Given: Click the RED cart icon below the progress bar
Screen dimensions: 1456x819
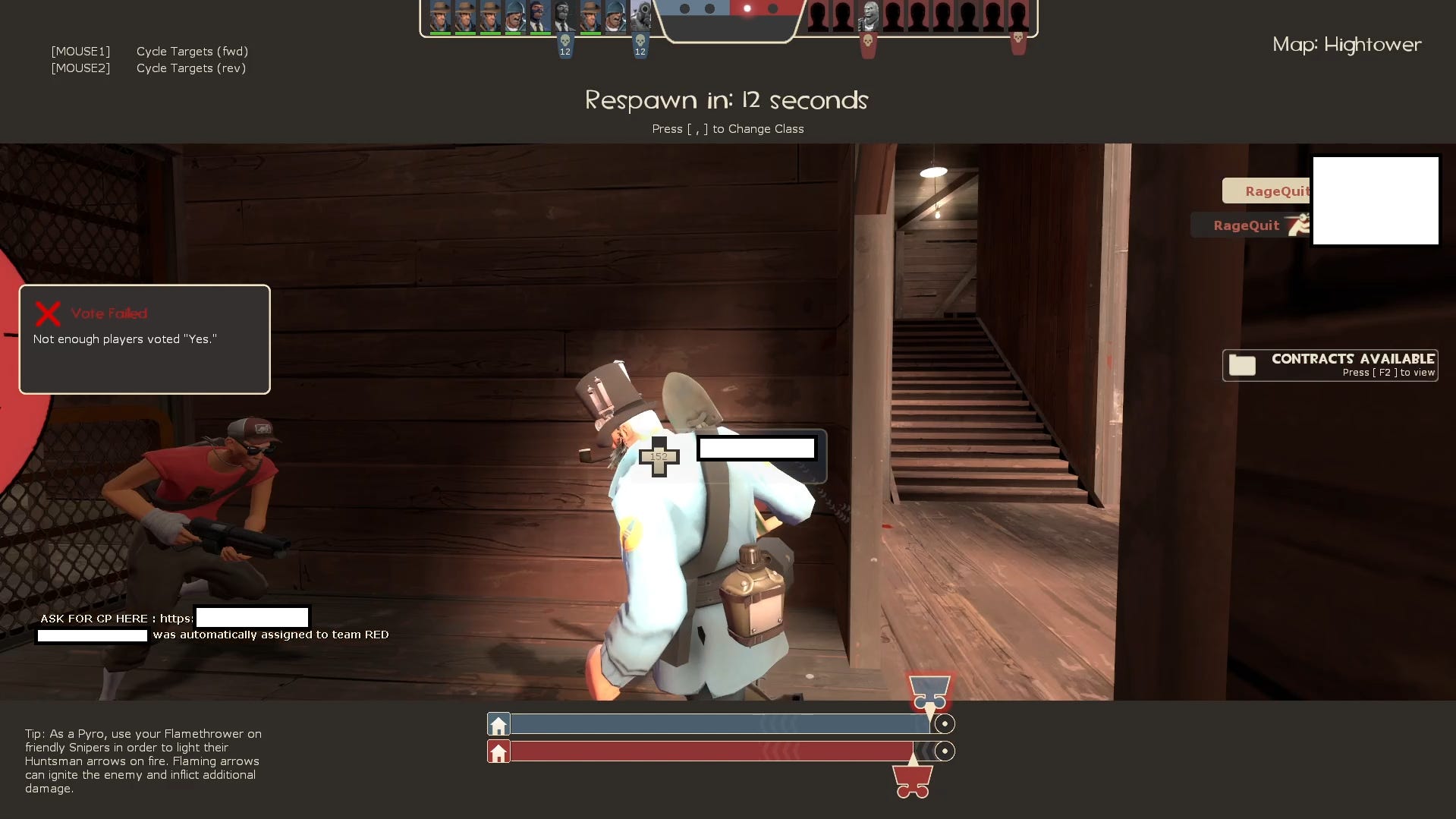Looking at the screenshot, I should click(913, 778).
